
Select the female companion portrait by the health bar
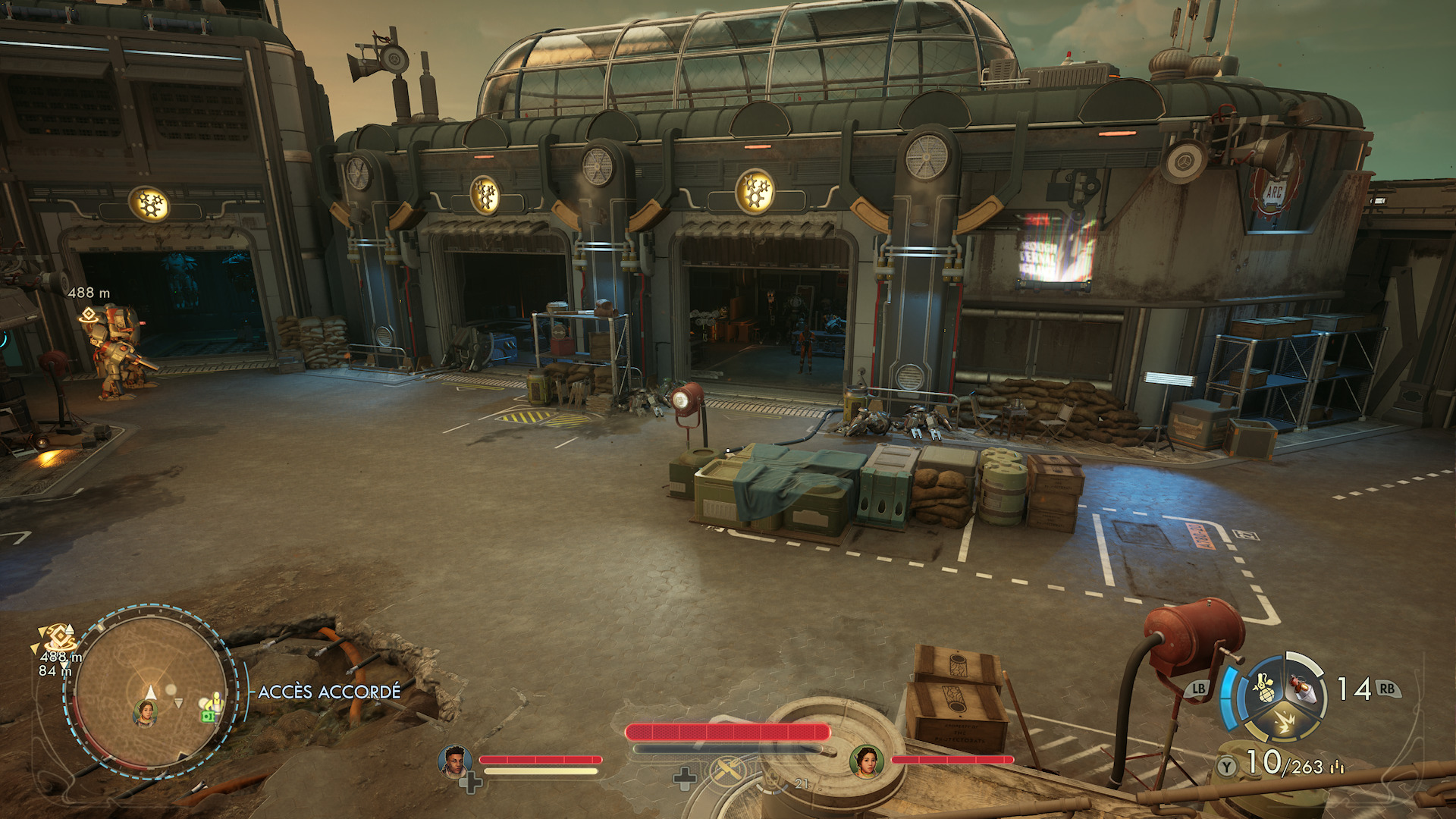coord(866,761)
